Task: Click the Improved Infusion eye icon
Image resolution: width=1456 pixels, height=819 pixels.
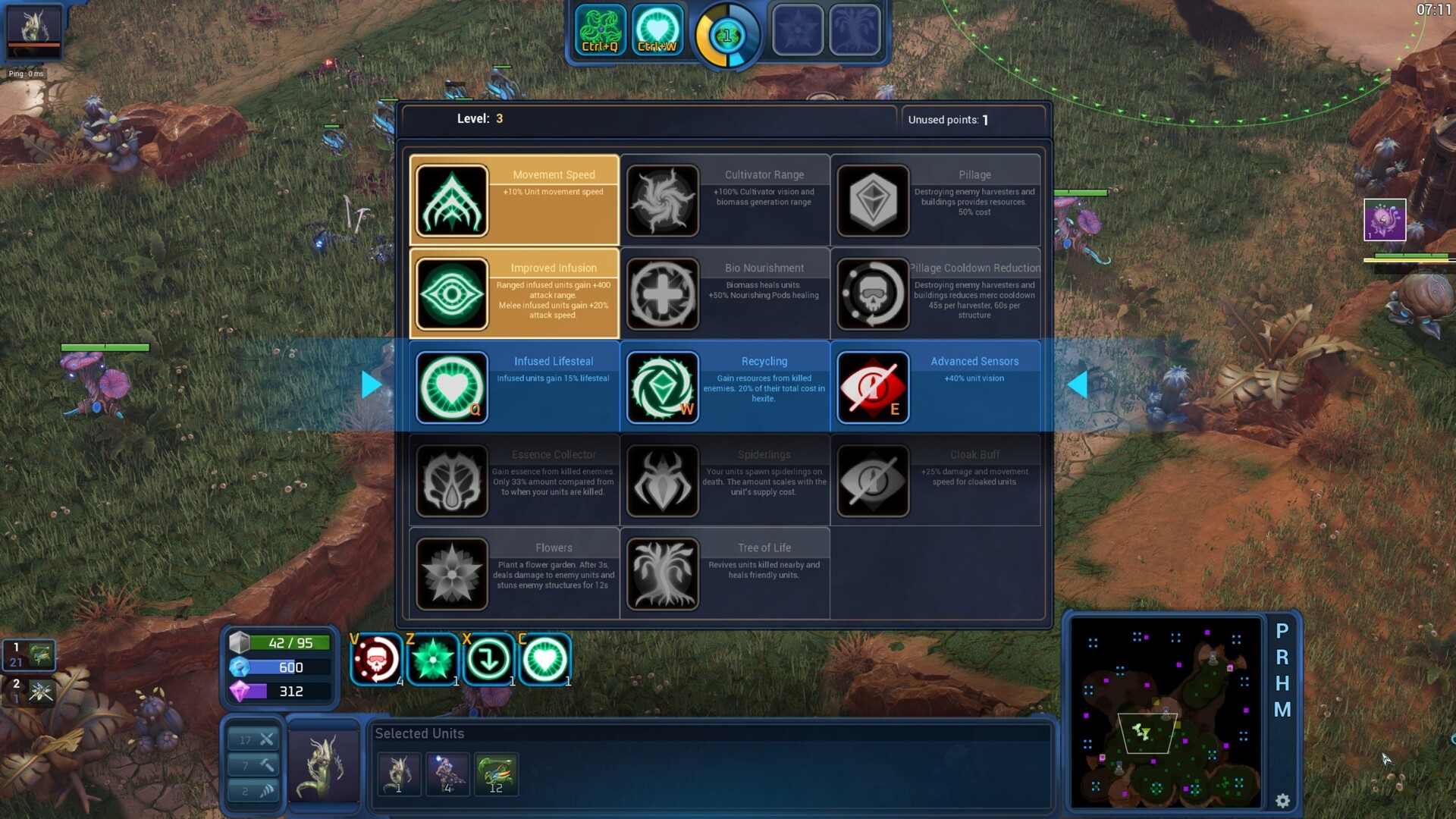Action: point(451,293)
